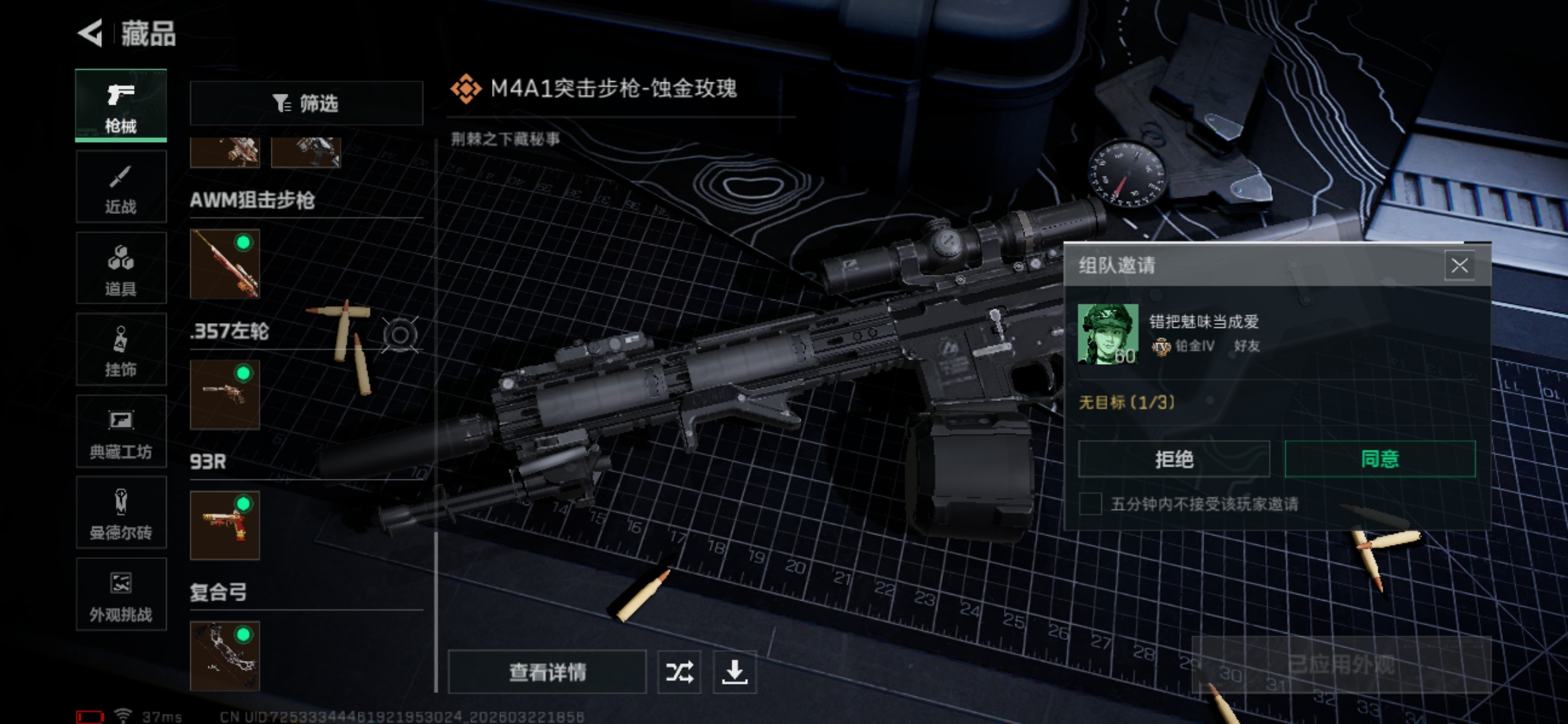Select the compound bow skin thumbnail
The width and height of the screenshot is (1568, 724).
224,656
